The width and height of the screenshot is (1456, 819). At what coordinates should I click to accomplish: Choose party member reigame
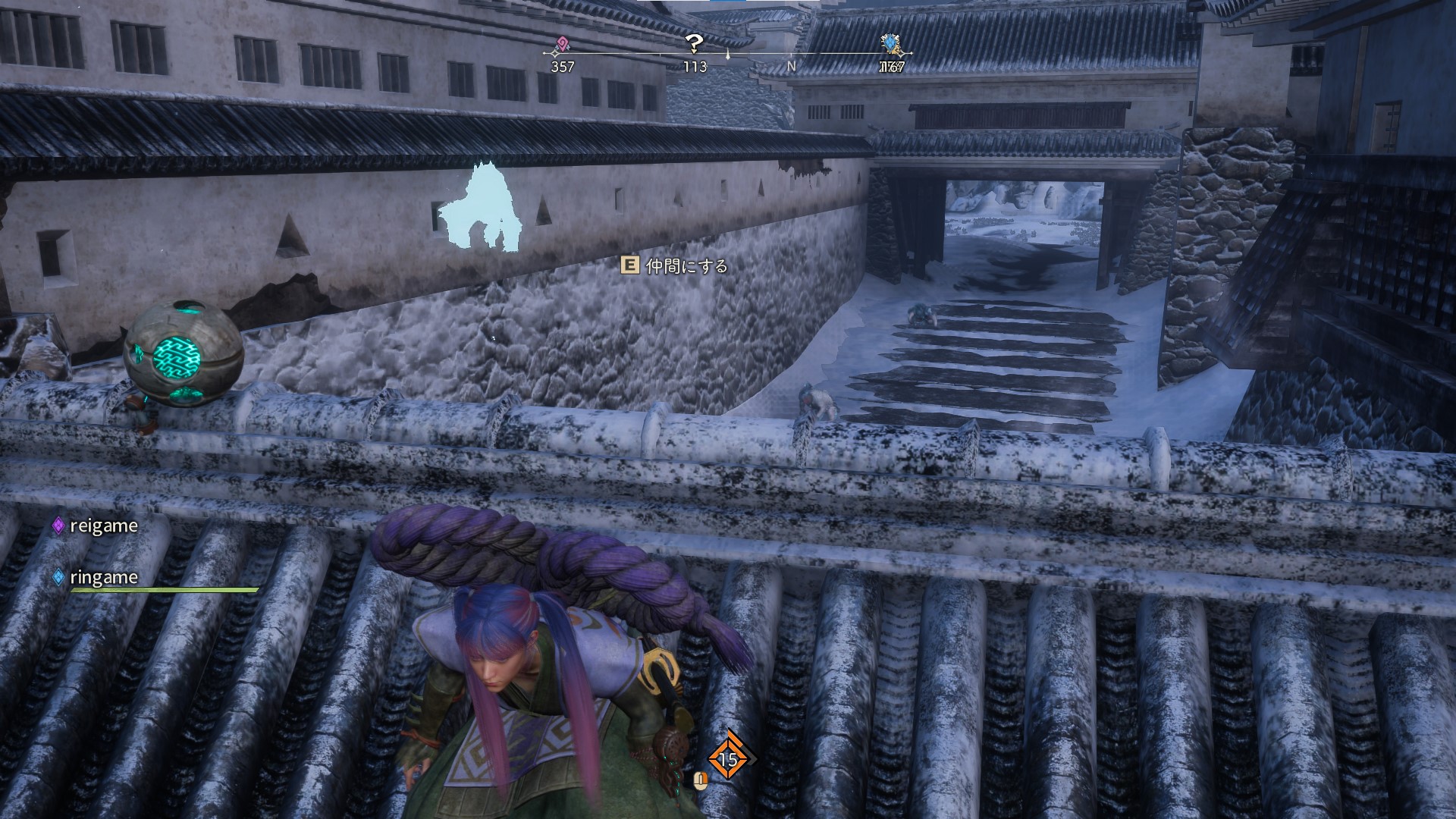click(103, 526)
